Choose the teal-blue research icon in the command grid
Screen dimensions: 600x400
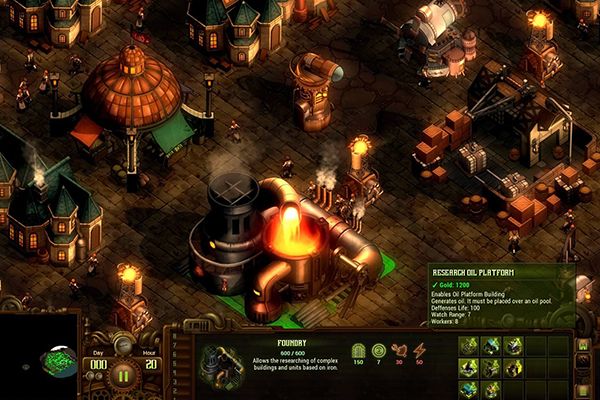coord(492,345)
